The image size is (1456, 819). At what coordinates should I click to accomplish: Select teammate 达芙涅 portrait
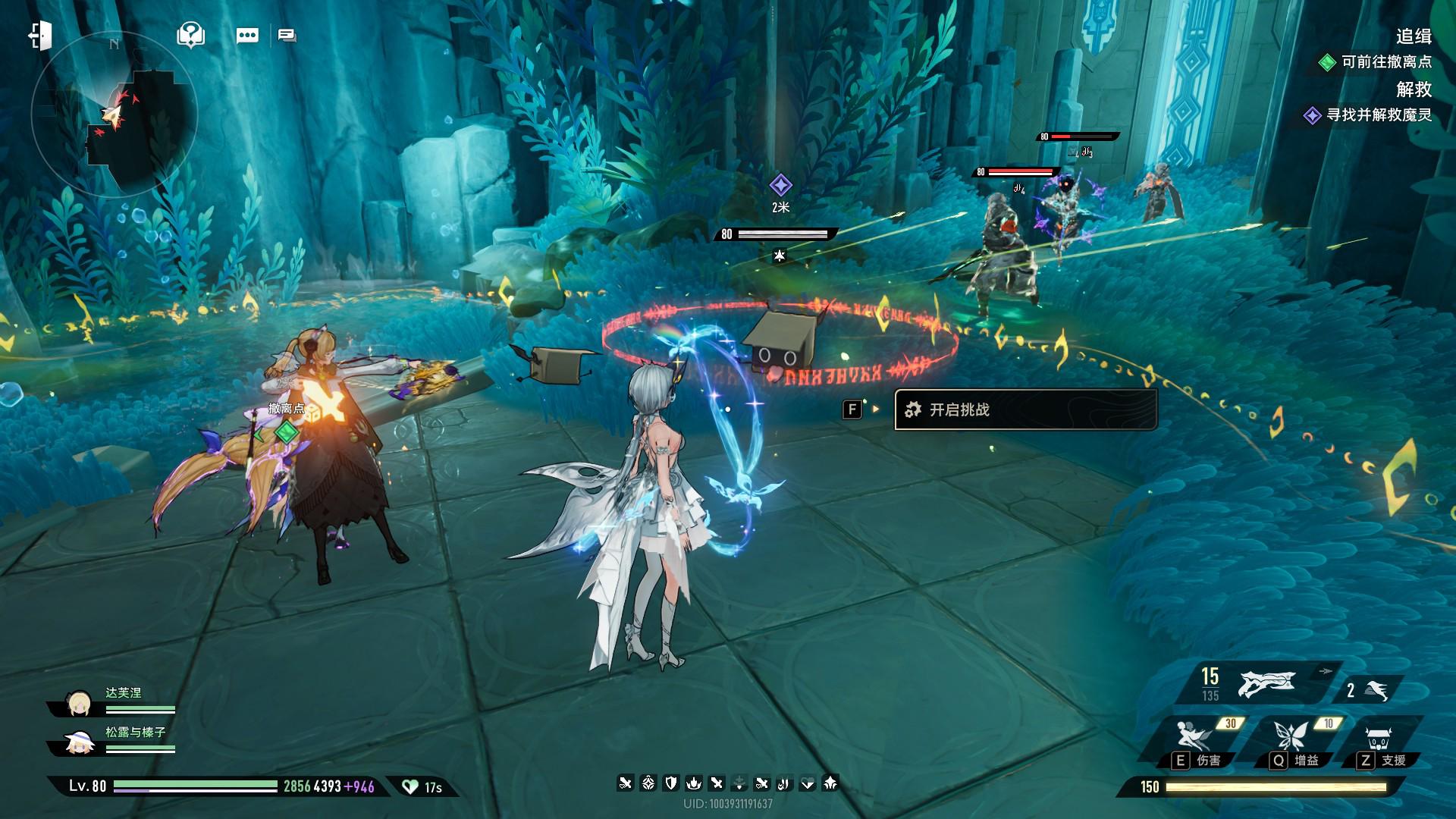(x=80, y=704)
